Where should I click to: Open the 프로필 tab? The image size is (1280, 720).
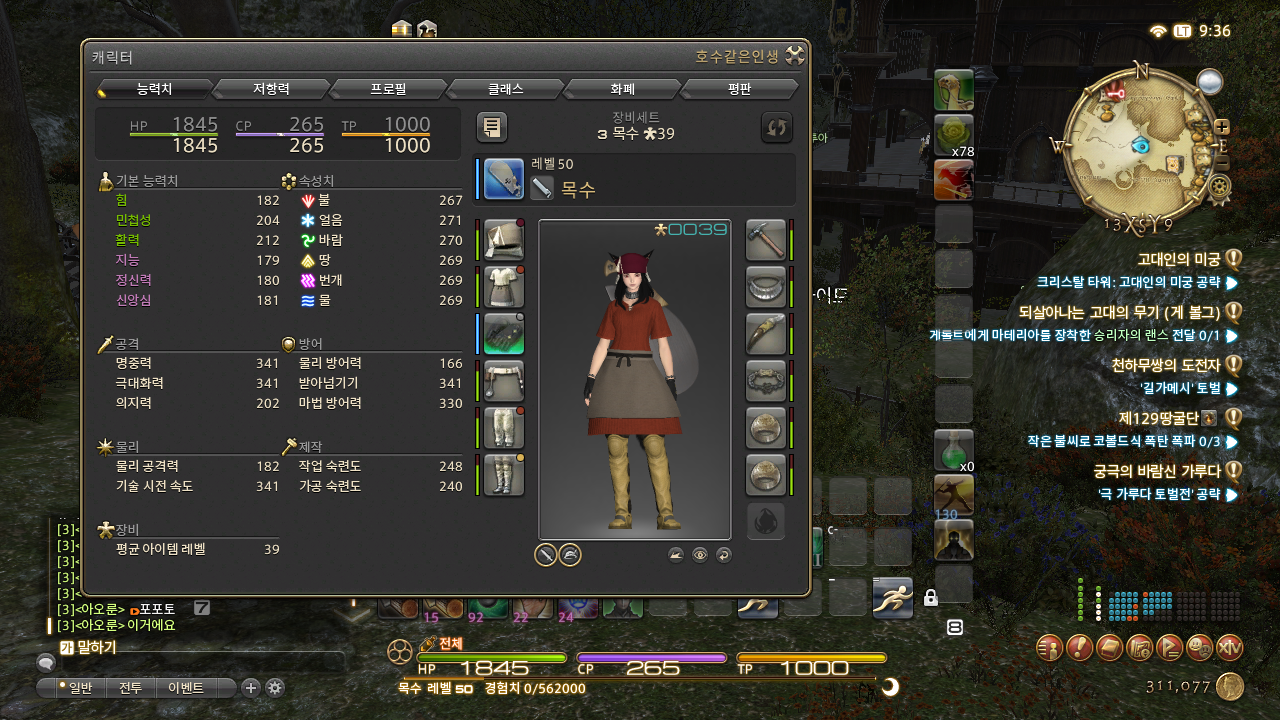388,89
